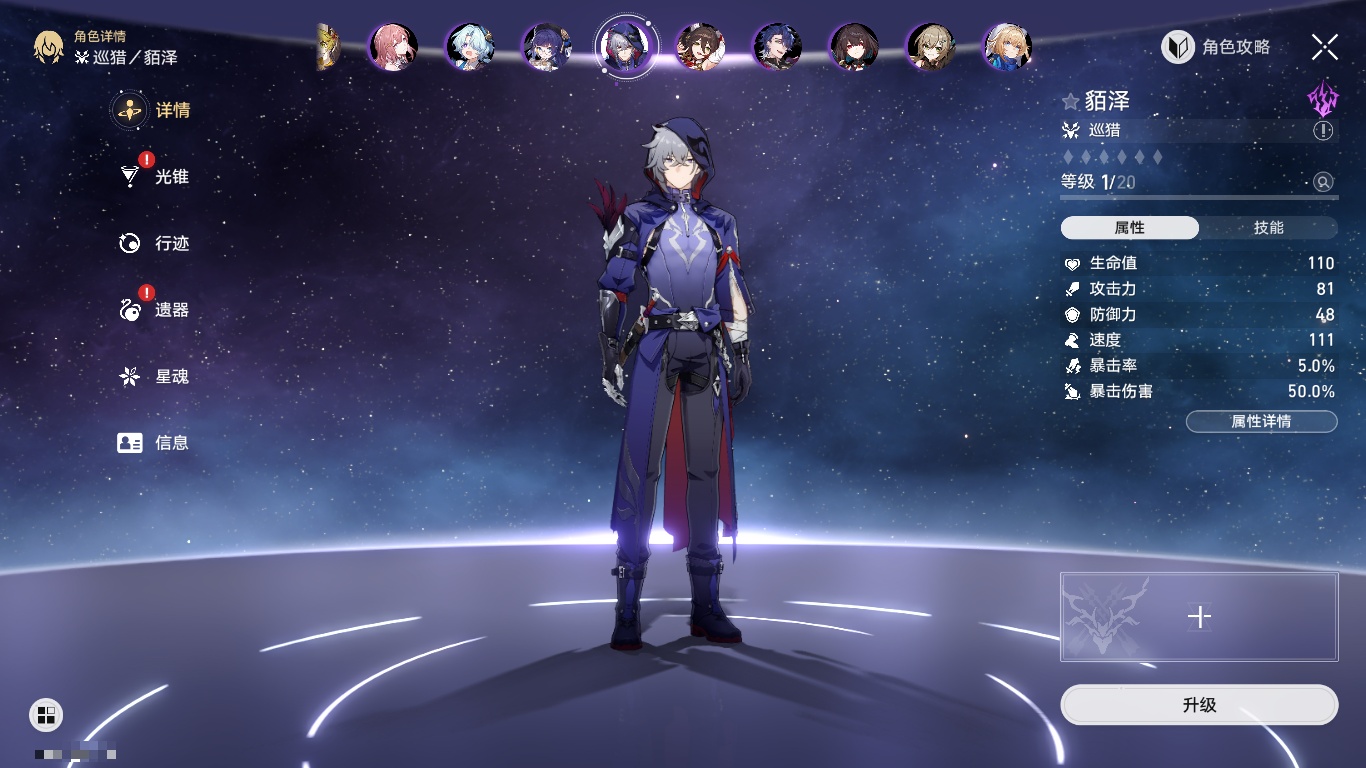Screen dimensions: 1366x768
Task: Select the pink-haired character portrait
Action: [x=392, y=47]
